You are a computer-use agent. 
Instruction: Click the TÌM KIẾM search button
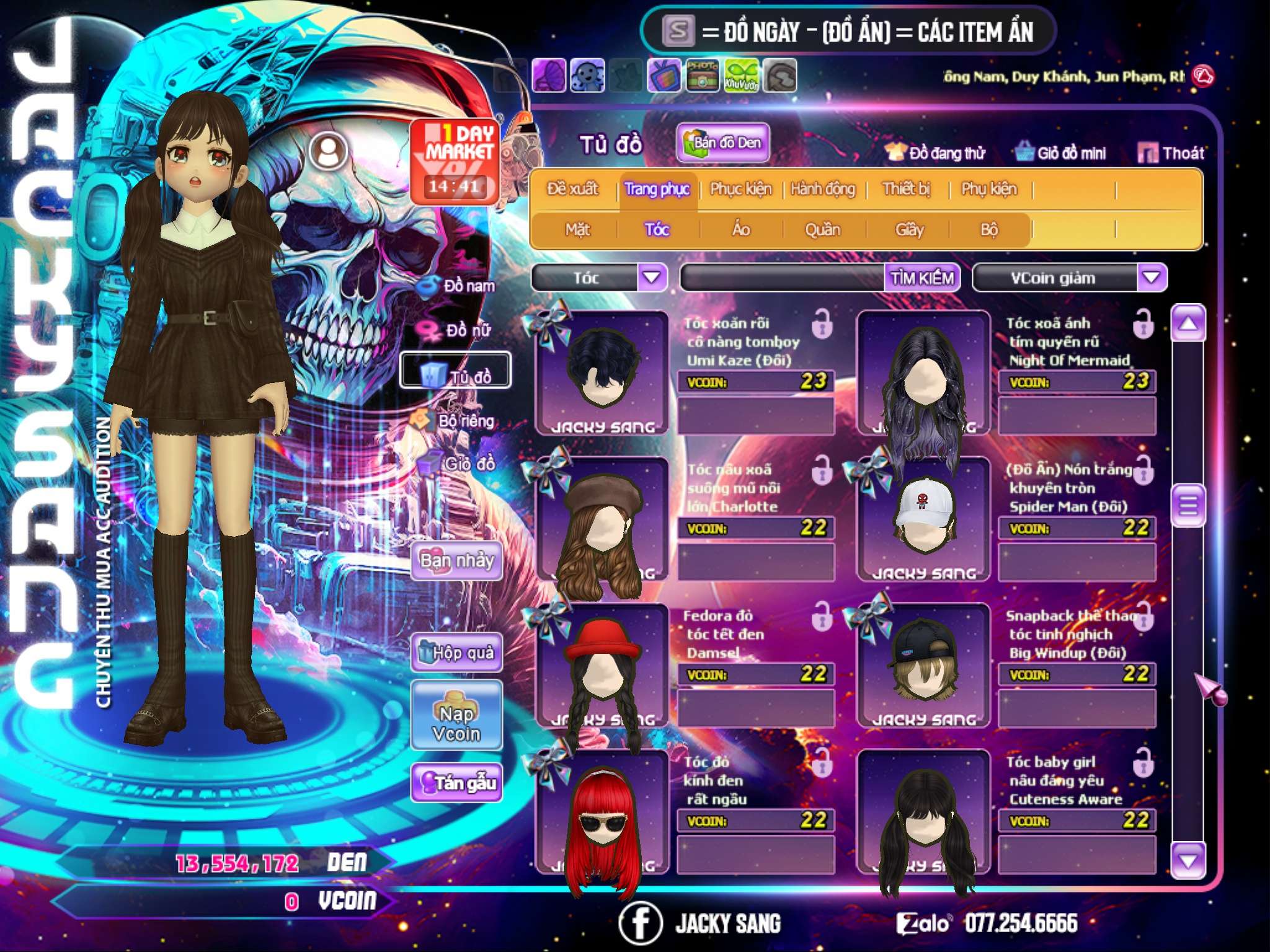tap(921, 278)
